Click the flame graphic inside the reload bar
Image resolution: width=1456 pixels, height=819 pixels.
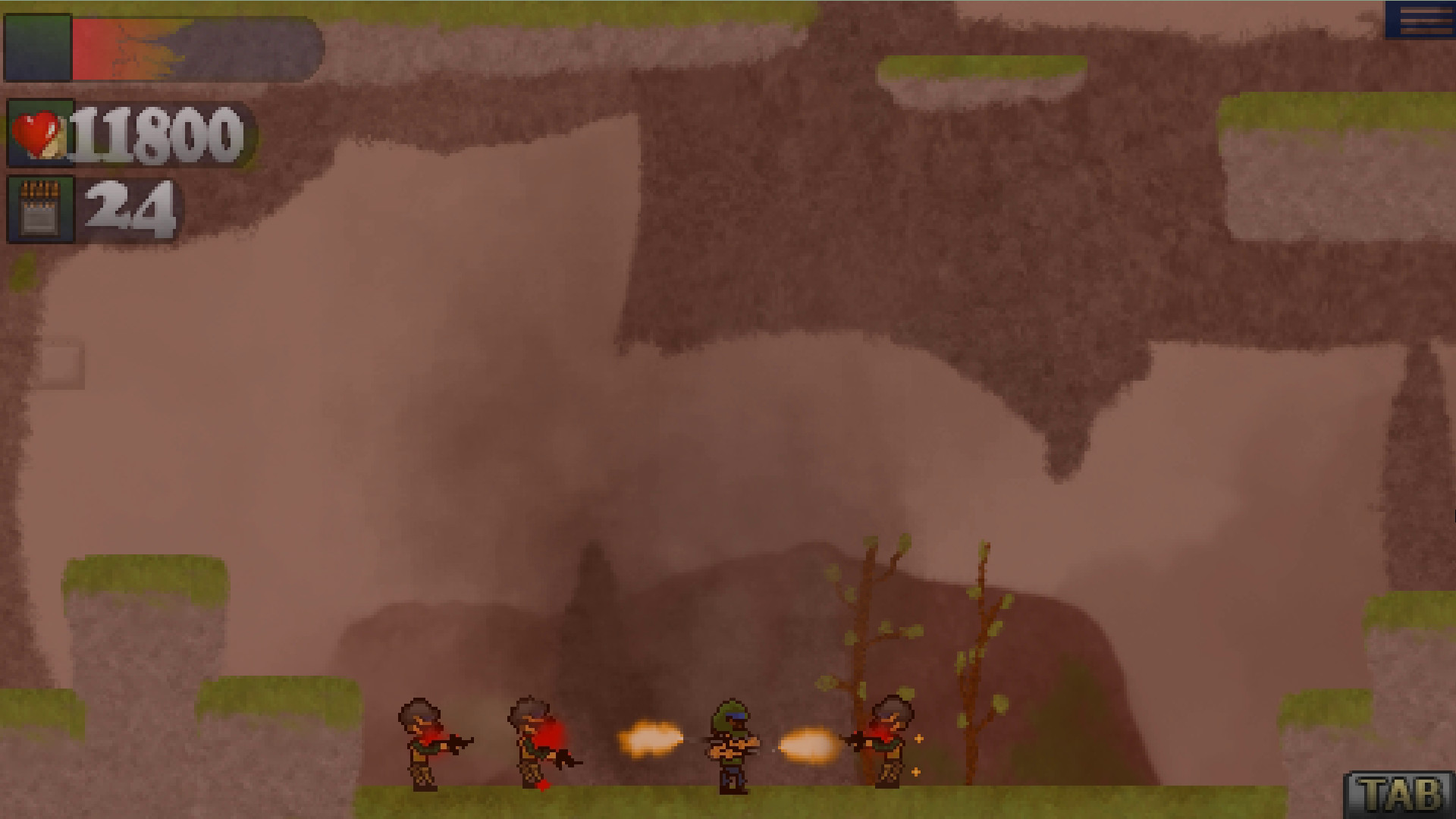[x=144, y=47]
